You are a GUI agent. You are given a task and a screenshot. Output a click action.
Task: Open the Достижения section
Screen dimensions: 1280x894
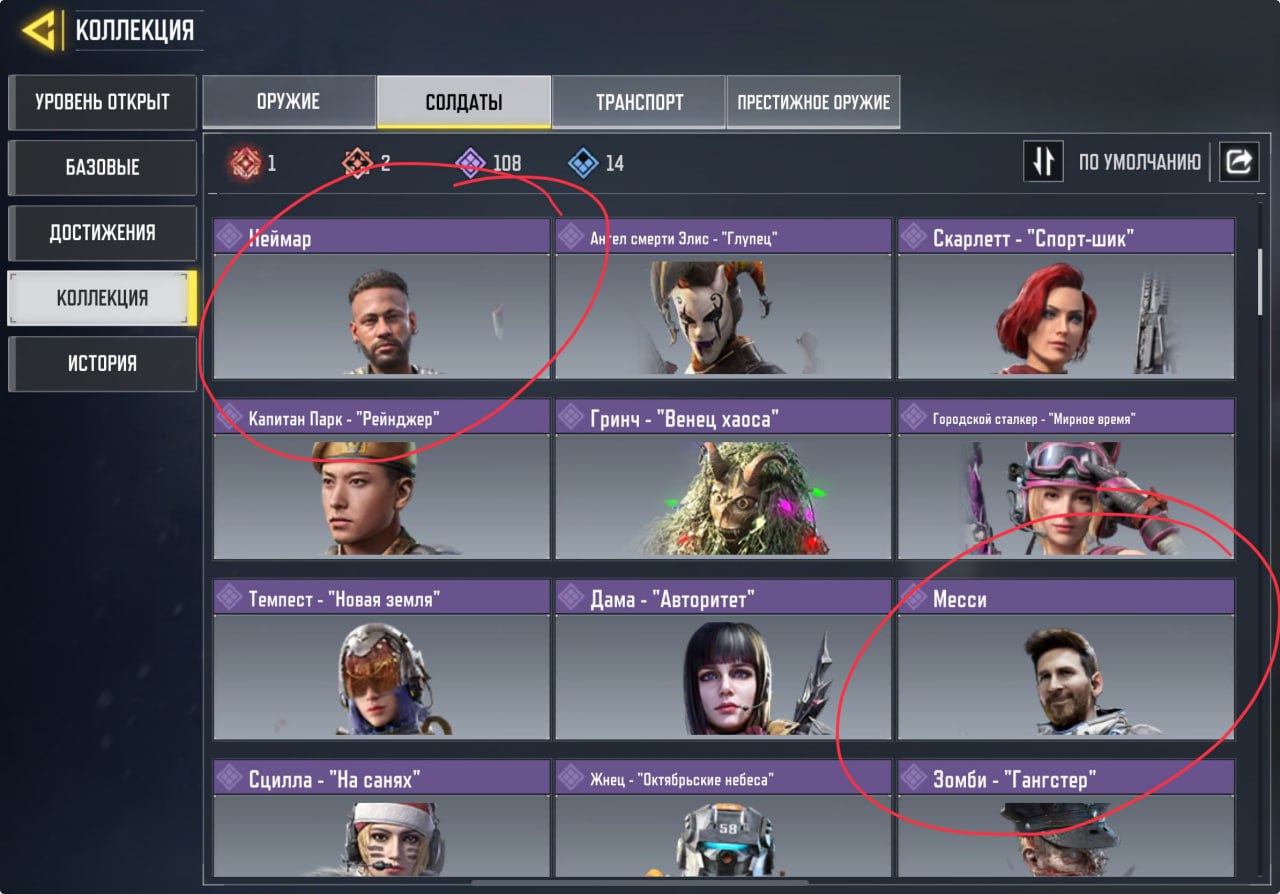pos(102,233)
